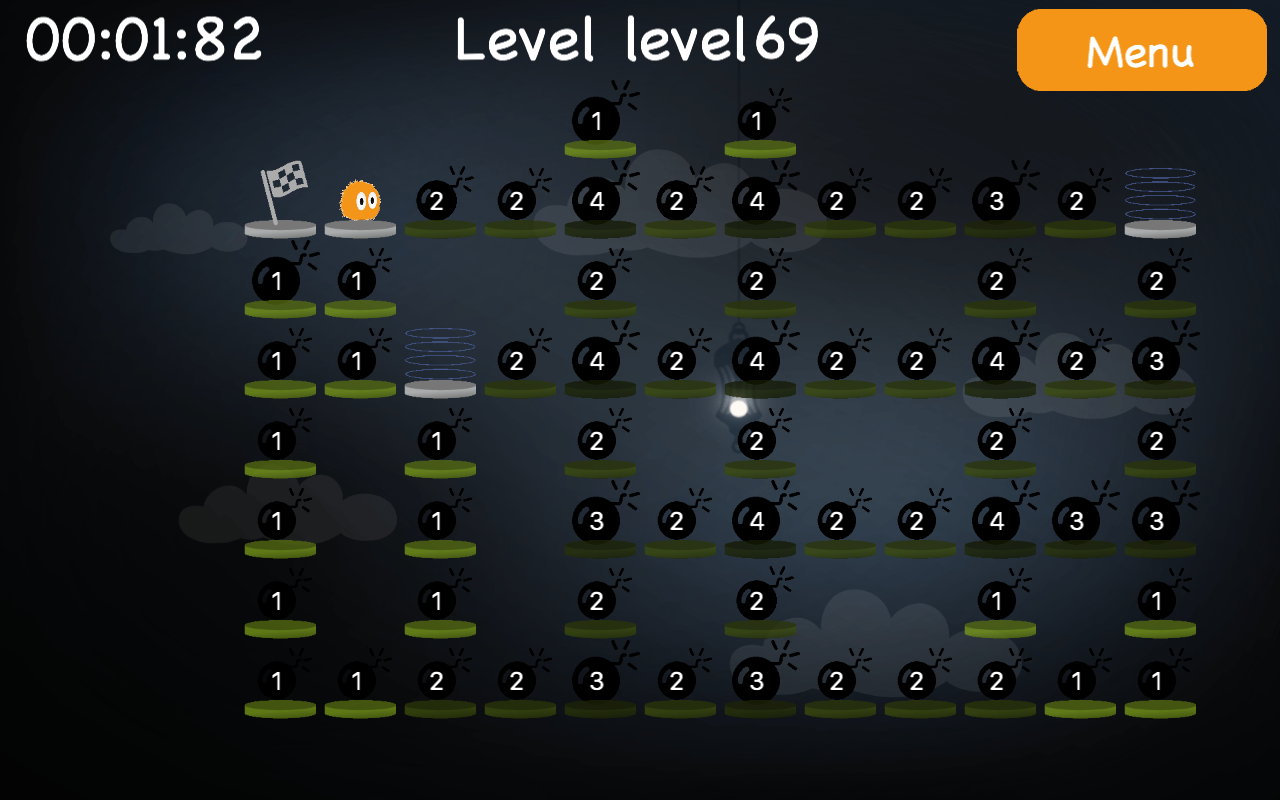Click the spring platform in the top right corner
The height and width of the screenshot is (800, 1280).
(x=1160, y=205)
